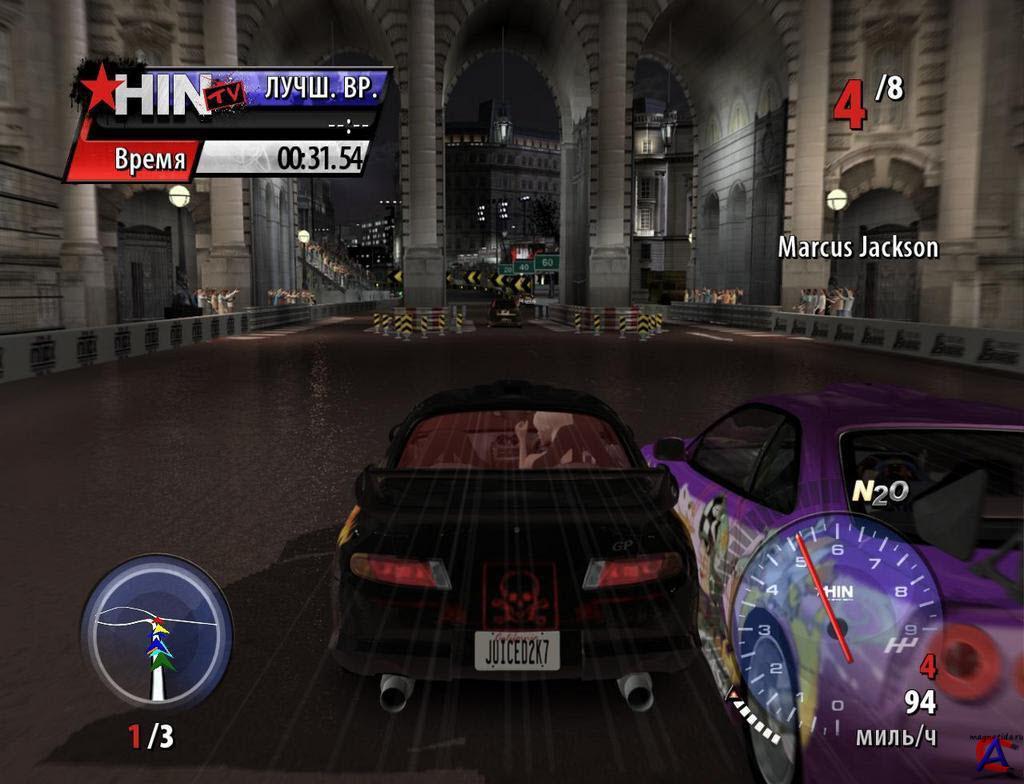Select the HIN TV logo badge
The image size is (1024, 784).
160,94
